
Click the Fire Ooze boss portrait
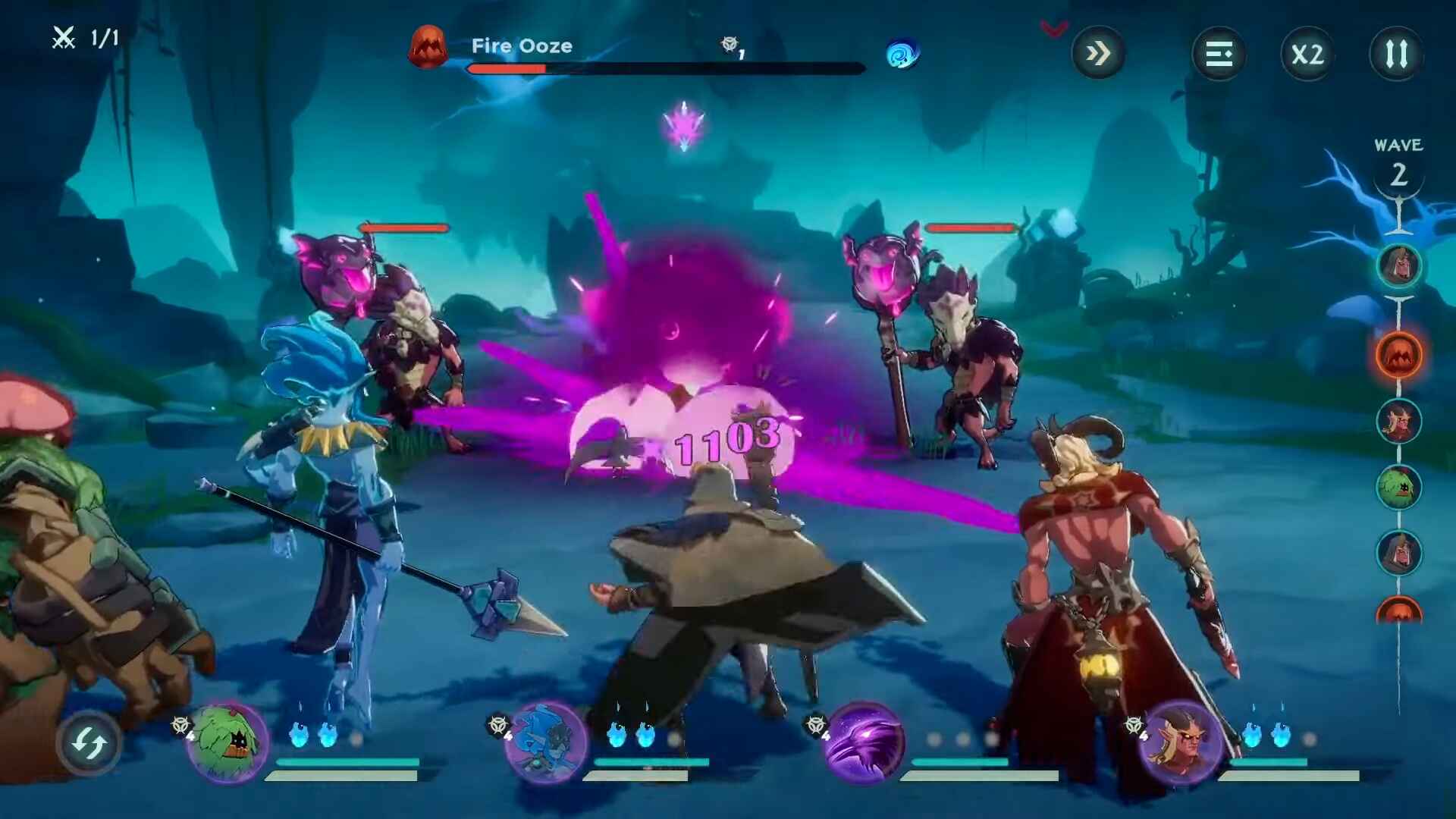[x=428, y=47]
